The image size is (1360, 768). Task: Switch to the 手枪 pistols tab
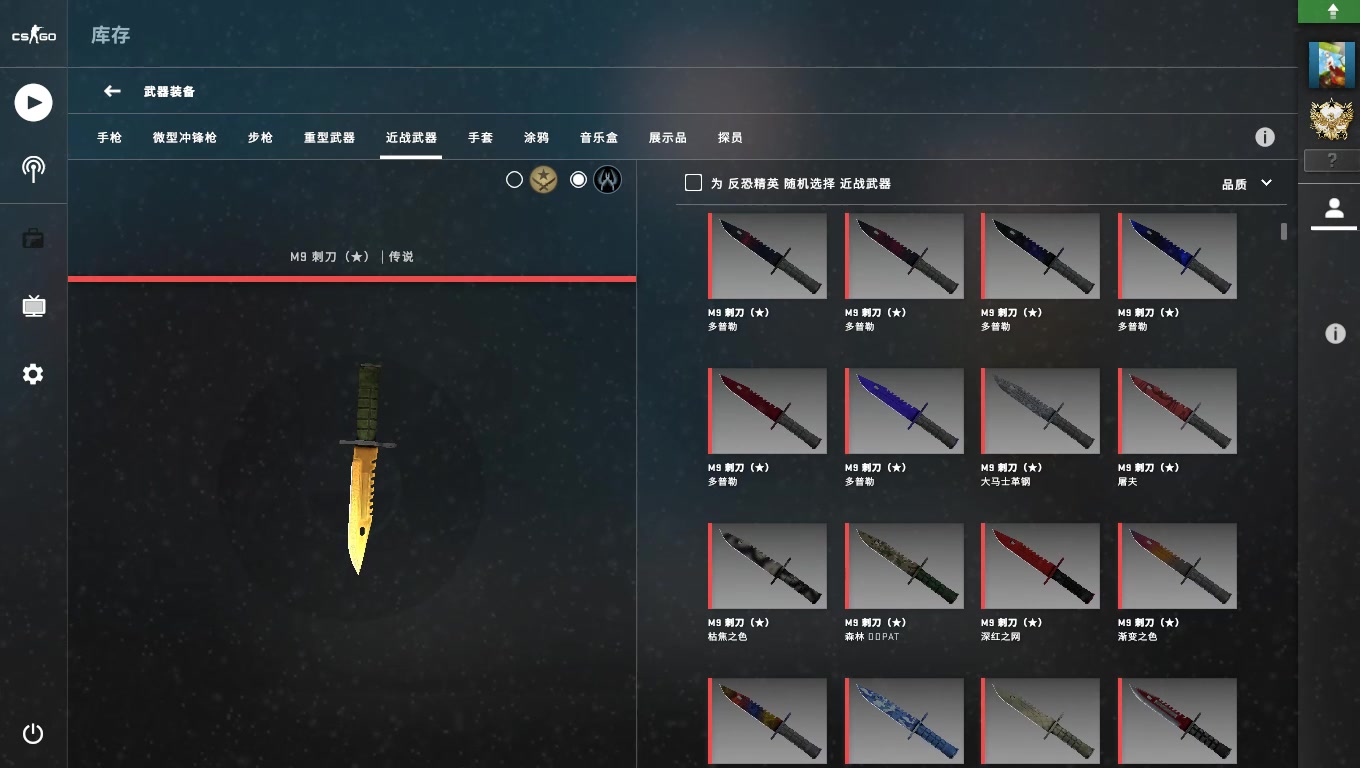(109, 137)
